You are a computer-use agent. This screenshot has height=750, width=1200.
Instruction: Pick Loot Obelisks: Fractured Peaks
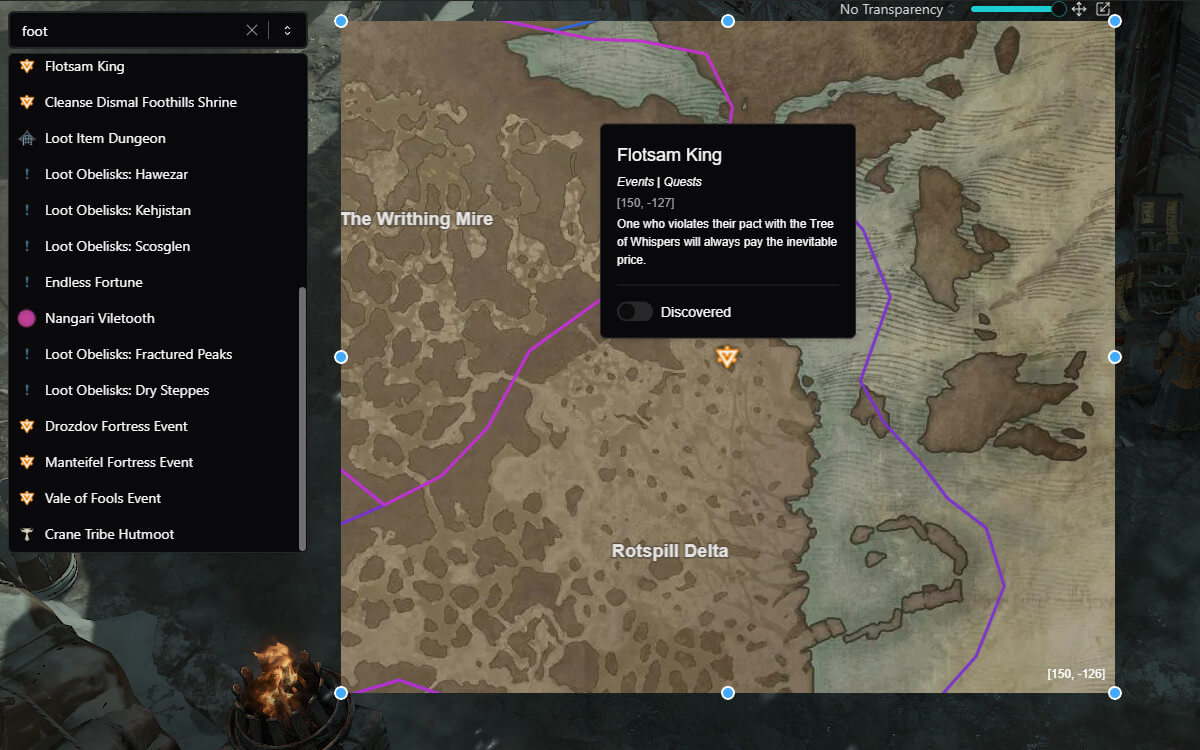pos(138,355)
